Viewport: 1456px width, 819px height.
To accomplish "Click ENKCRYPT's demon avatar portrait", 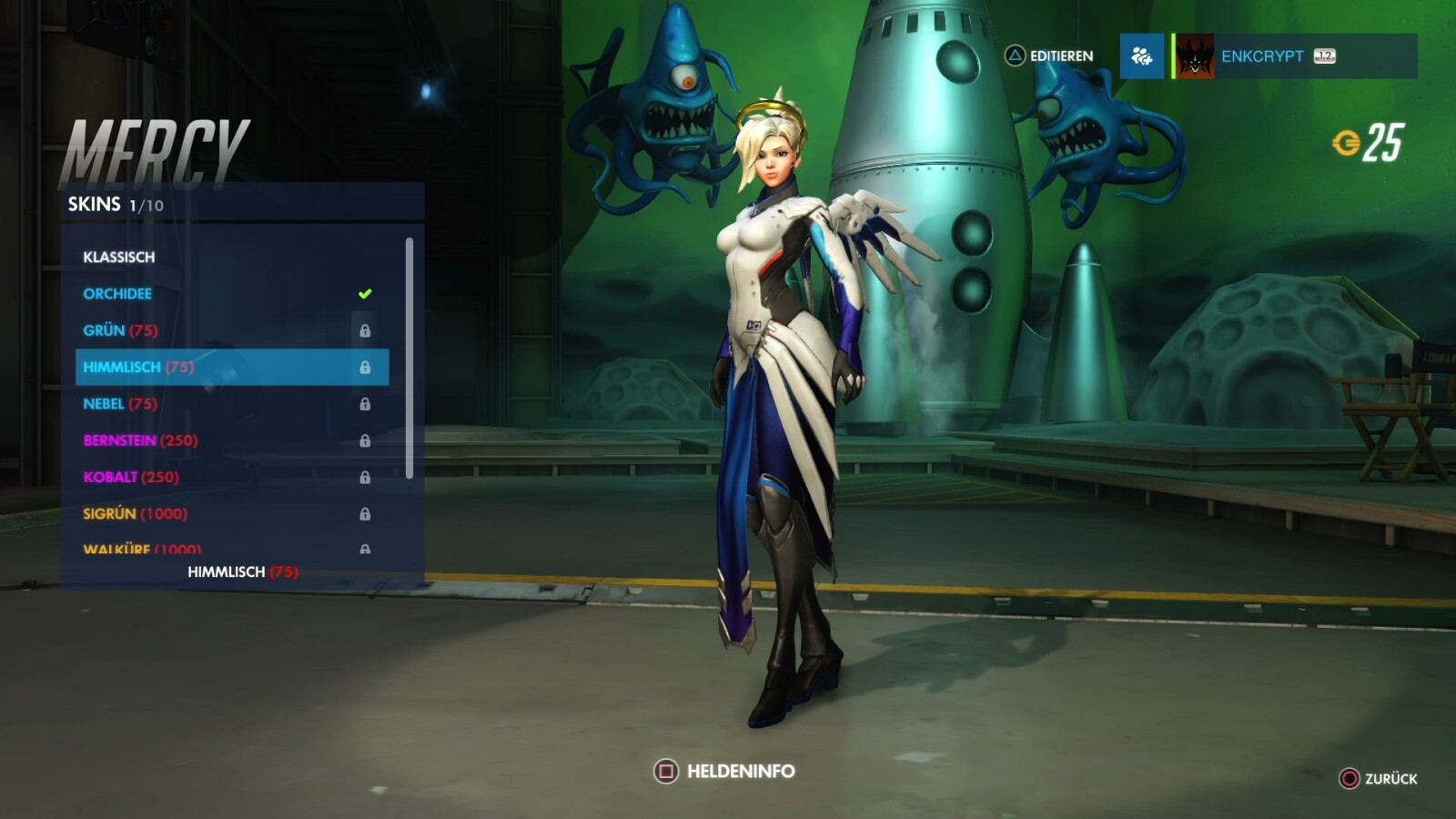I will pyautogui.click(x=1193, y=56).
